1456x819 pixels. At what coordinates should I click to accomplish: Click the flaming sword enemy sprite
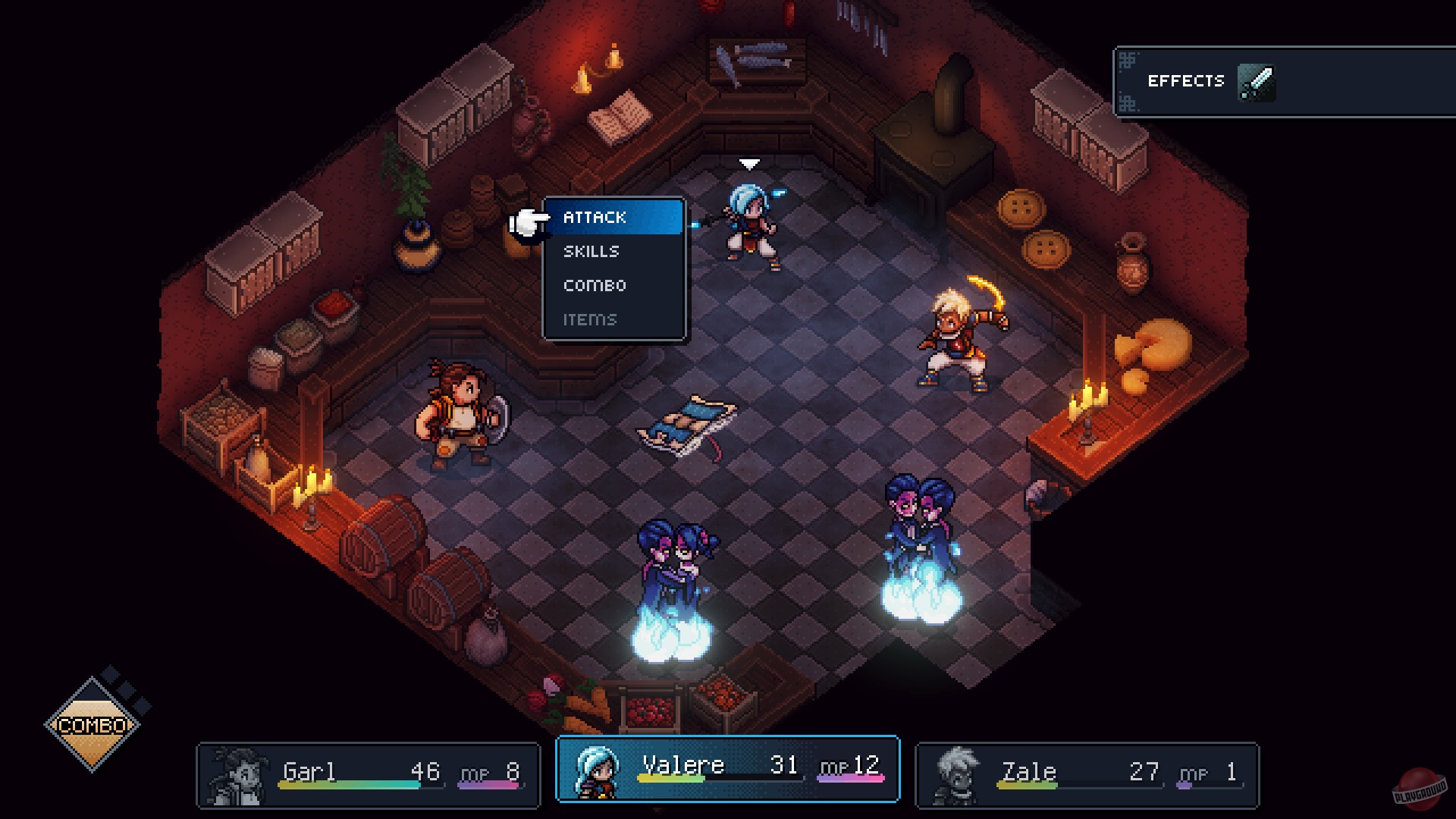pos(957,334)
